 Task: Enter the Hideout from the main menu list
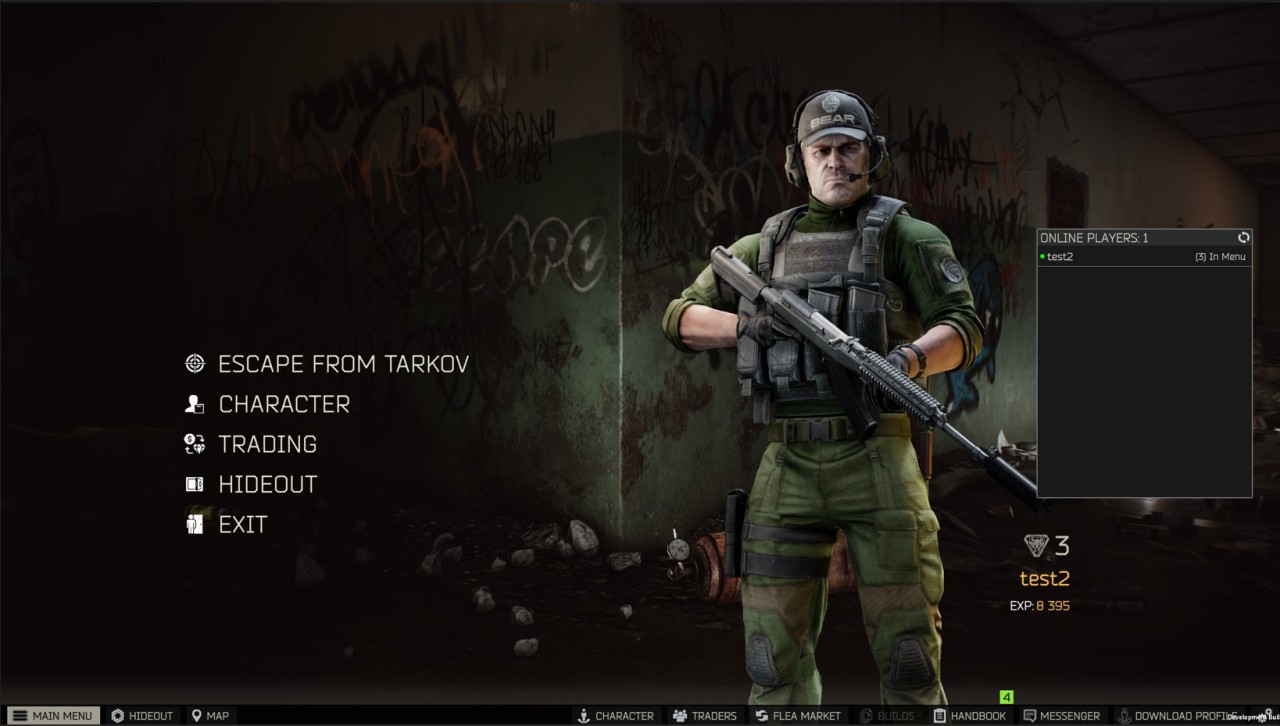(267, 484)
